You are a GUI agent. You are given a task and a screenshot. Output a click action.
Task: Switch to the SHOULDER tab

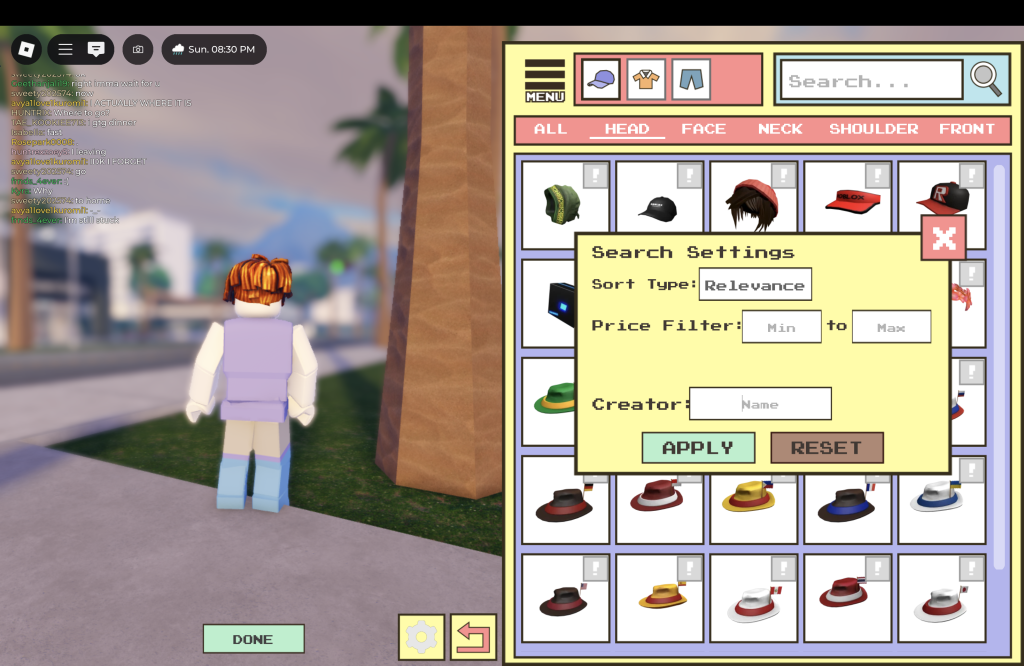873,129
